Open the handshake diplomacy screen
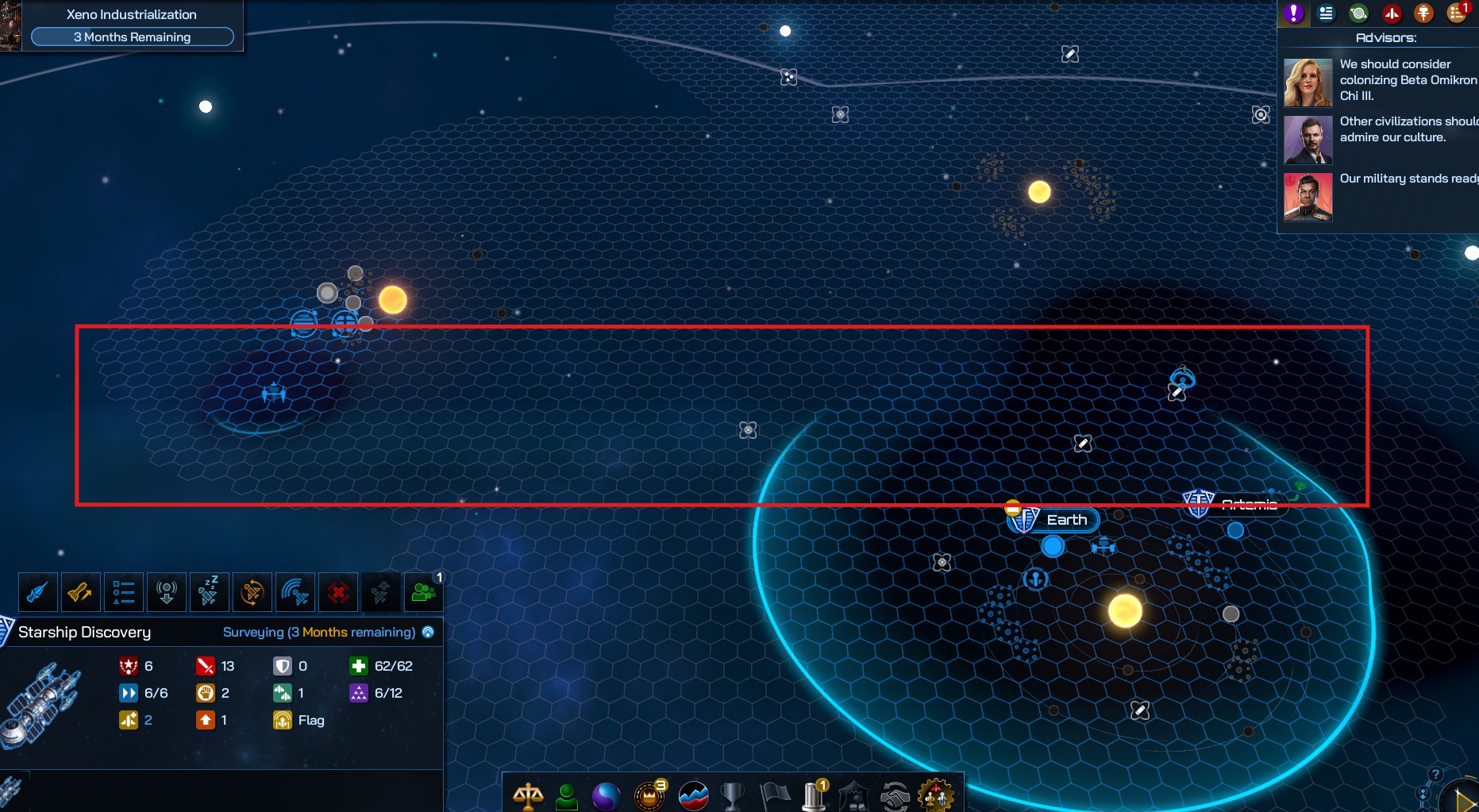 895,795
